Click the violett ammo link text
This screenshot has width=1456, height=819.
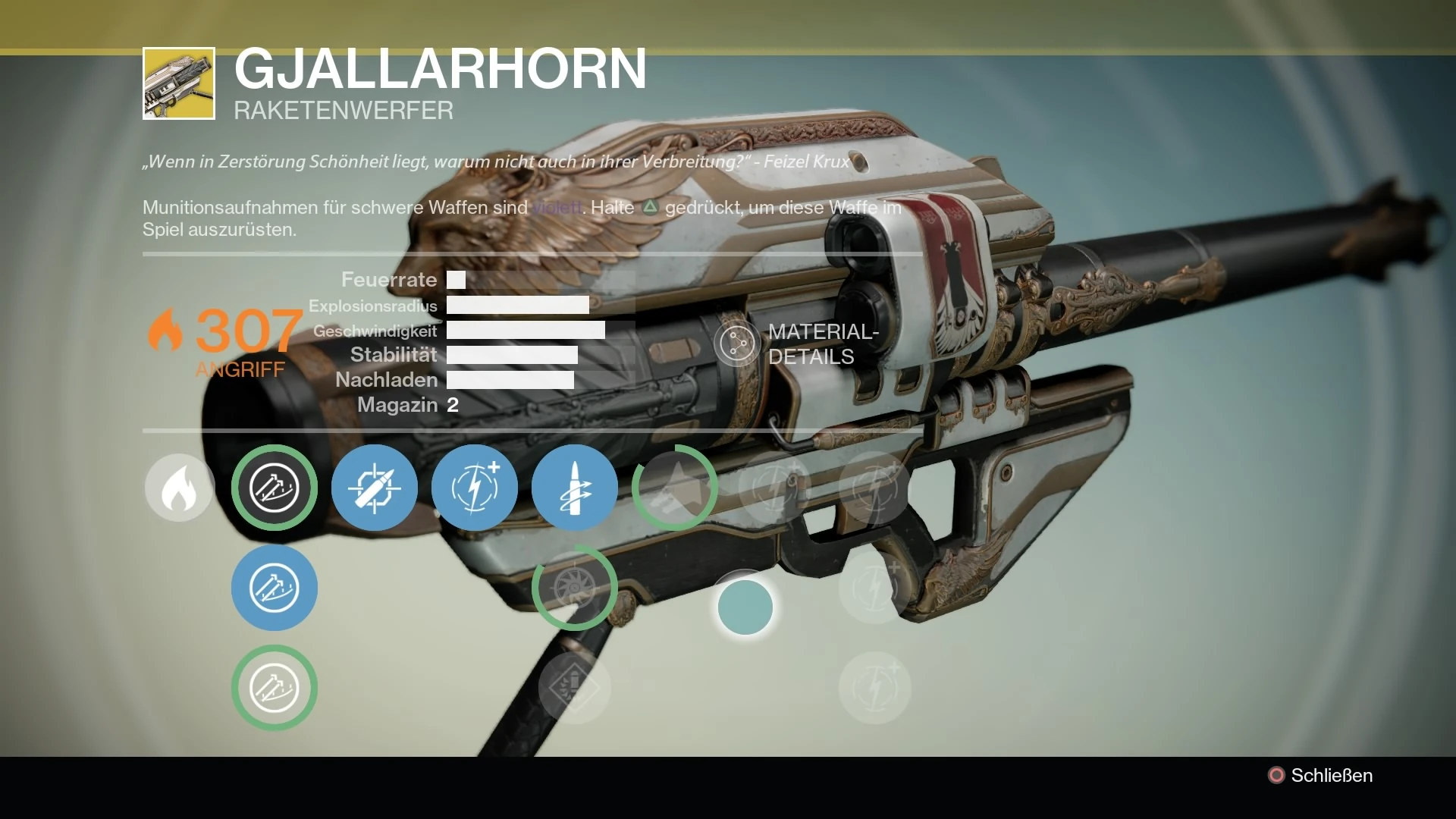(x=557, y=207)
